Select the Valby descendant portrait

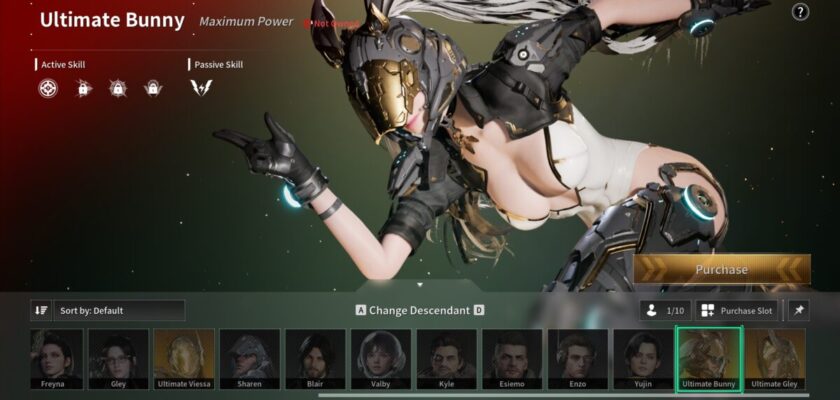click(381, 357)
